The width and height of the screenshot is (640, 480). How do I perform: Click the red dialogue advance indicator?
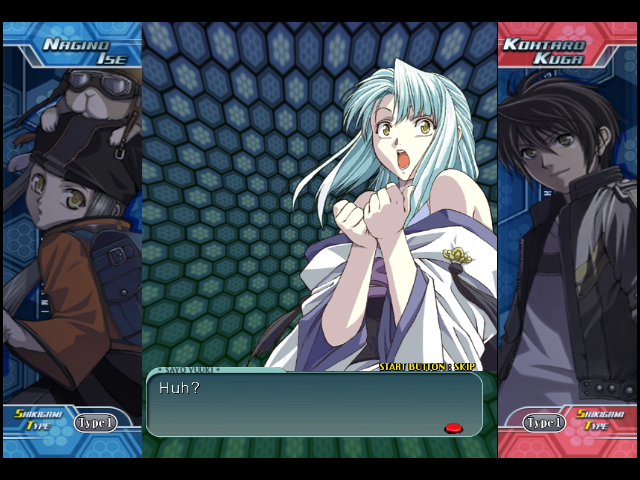(x=453, y=428)
